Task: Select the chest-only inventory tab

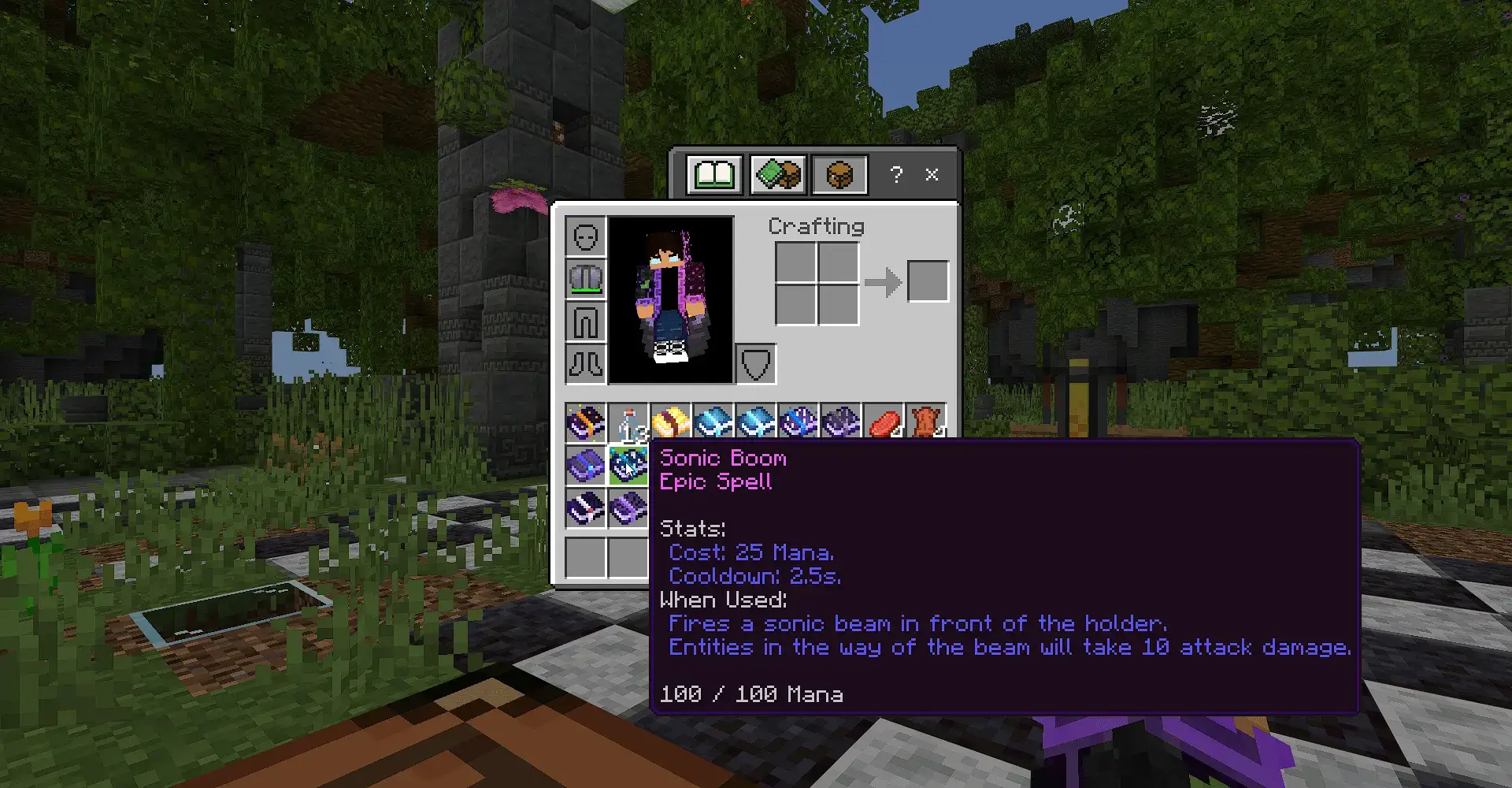Action: (x=839, y=174)
